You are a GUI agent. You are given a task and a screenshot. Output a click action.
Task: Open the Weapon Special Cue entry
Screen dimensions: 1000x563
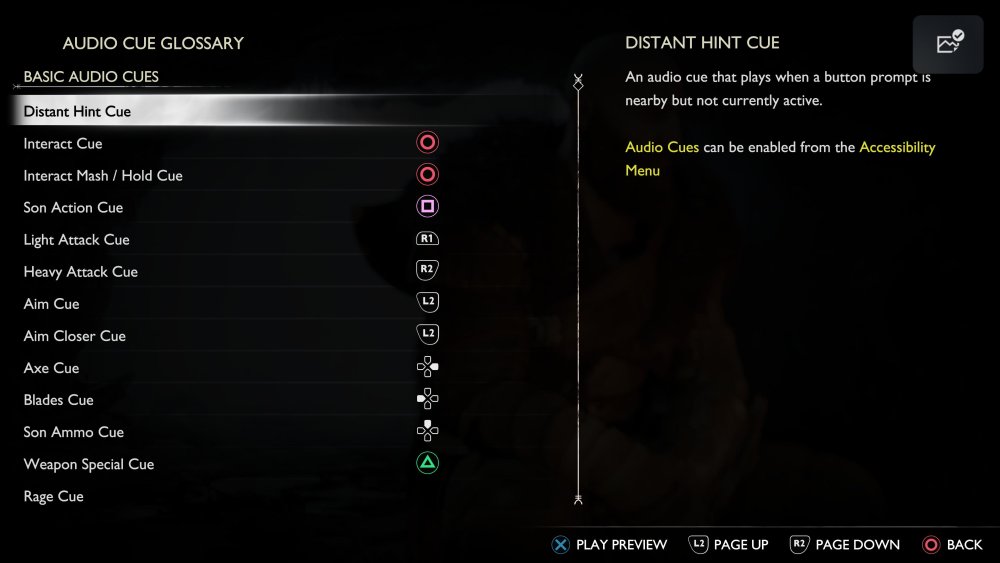[x=89, y=463]
